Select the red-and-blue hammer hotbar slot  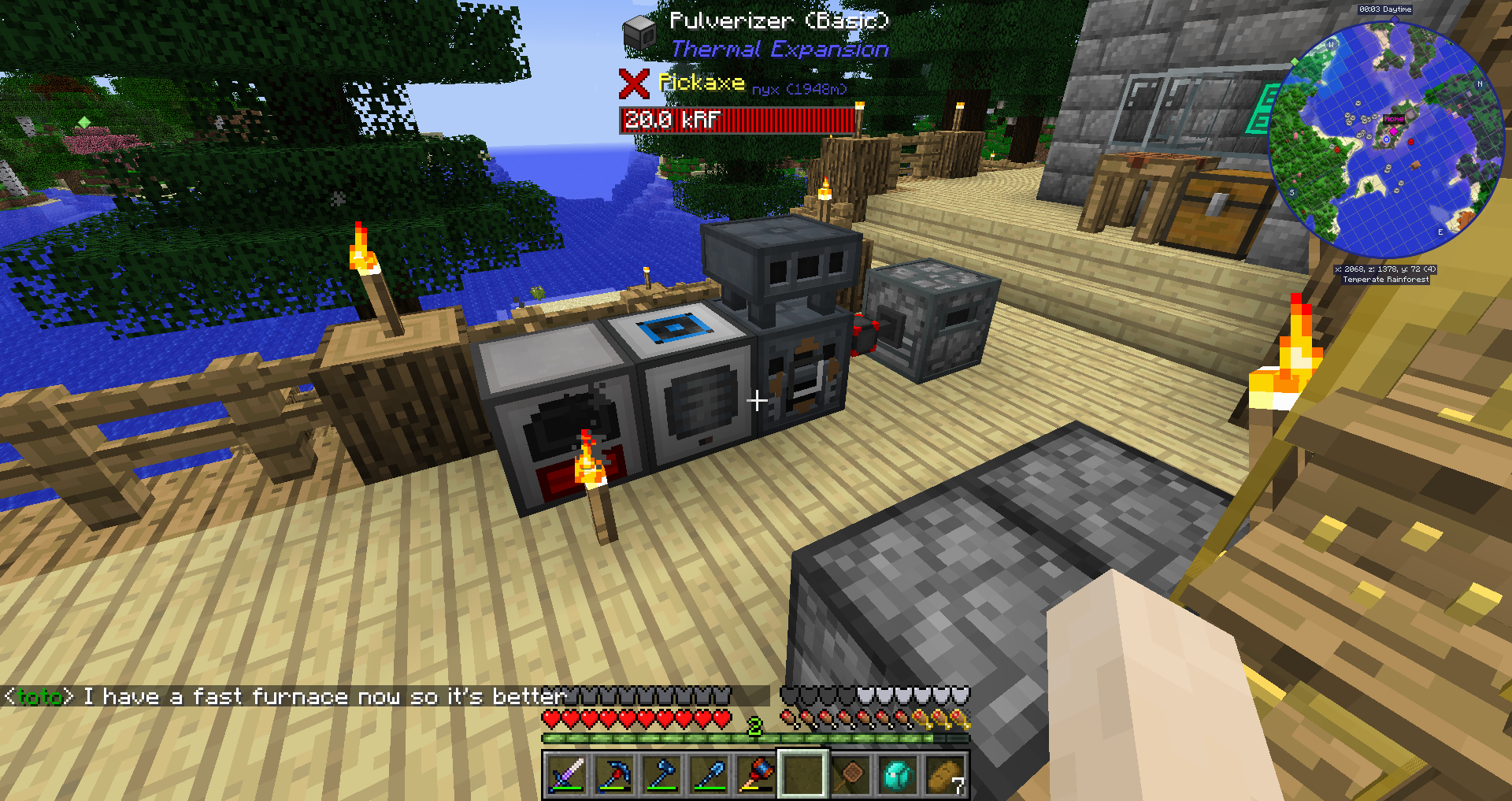point(756,775)
